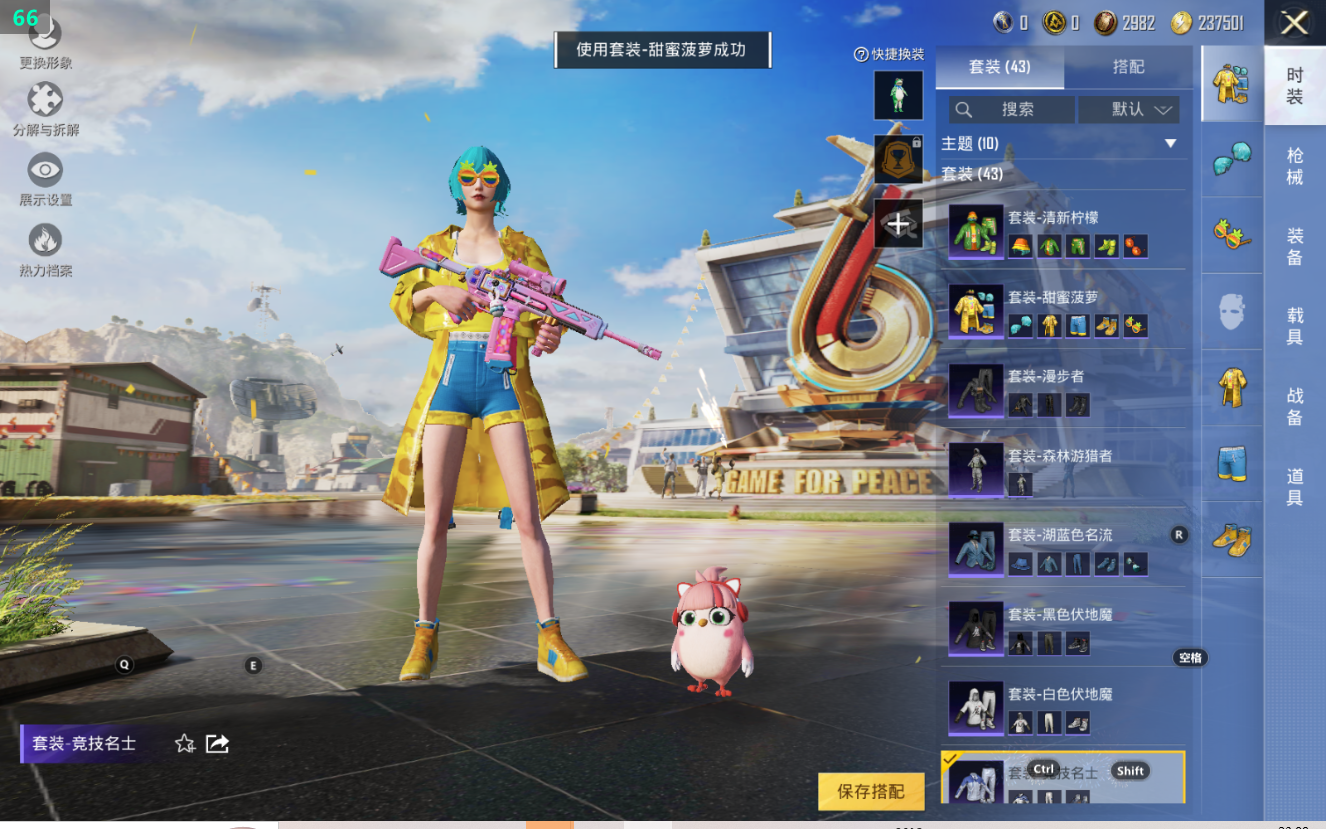The width and height of the screenshot is (1326, 829).
Task: Switch to the 搭配 tab
Action: [1128, 67]
